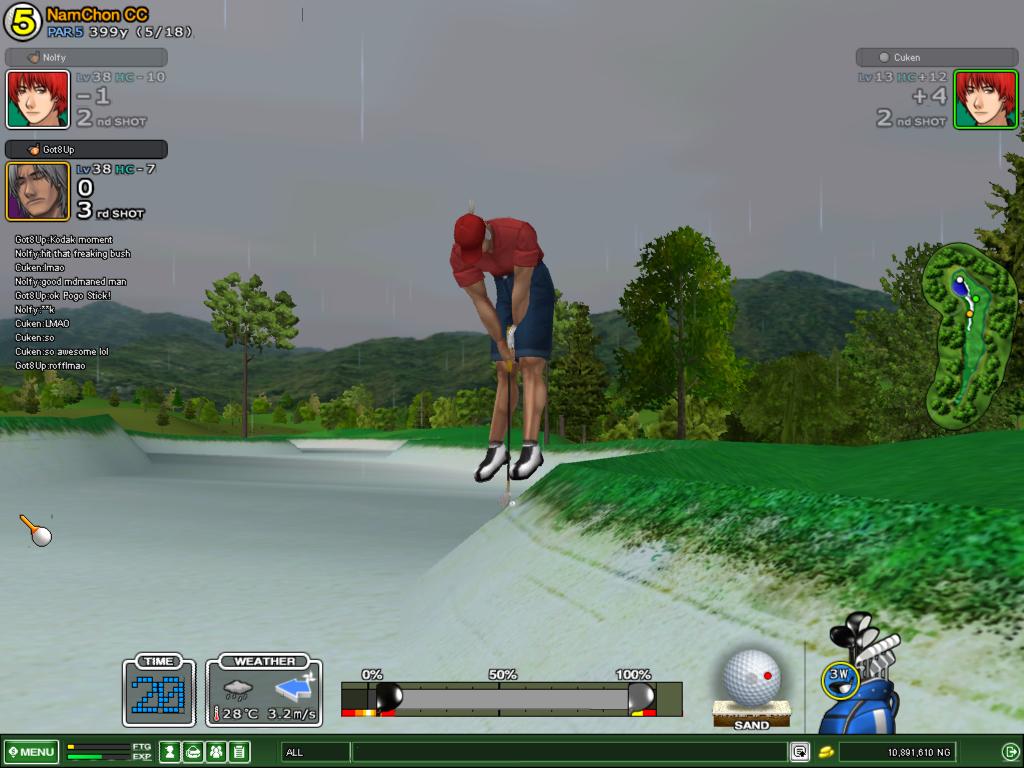Select the ALL chat channel dropdown
Screen dimensions: 1024x768
pyautogui.click(x=315, y=751)
